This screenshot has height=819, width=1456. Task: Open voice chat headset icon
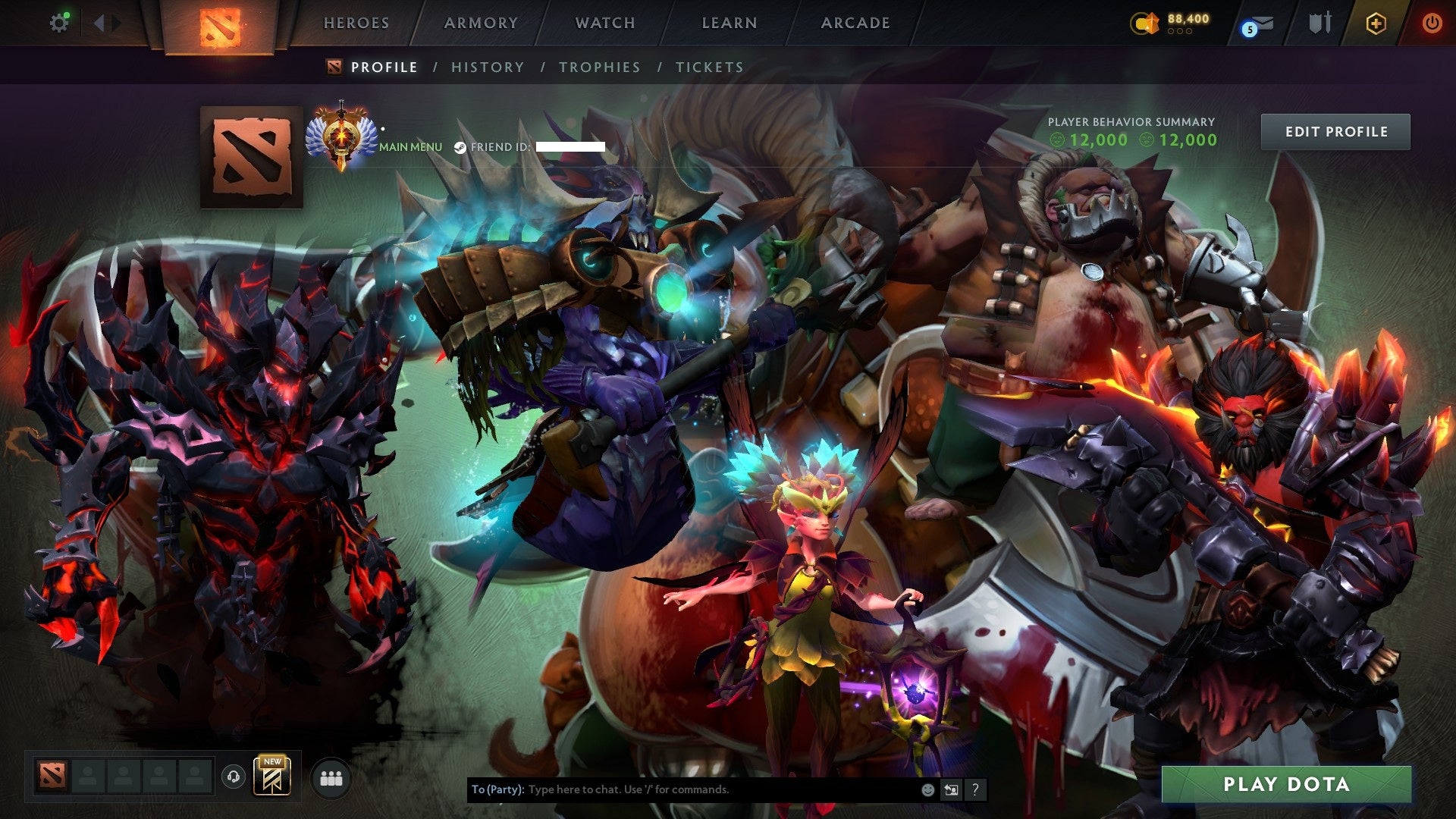(x=235, y=777)
